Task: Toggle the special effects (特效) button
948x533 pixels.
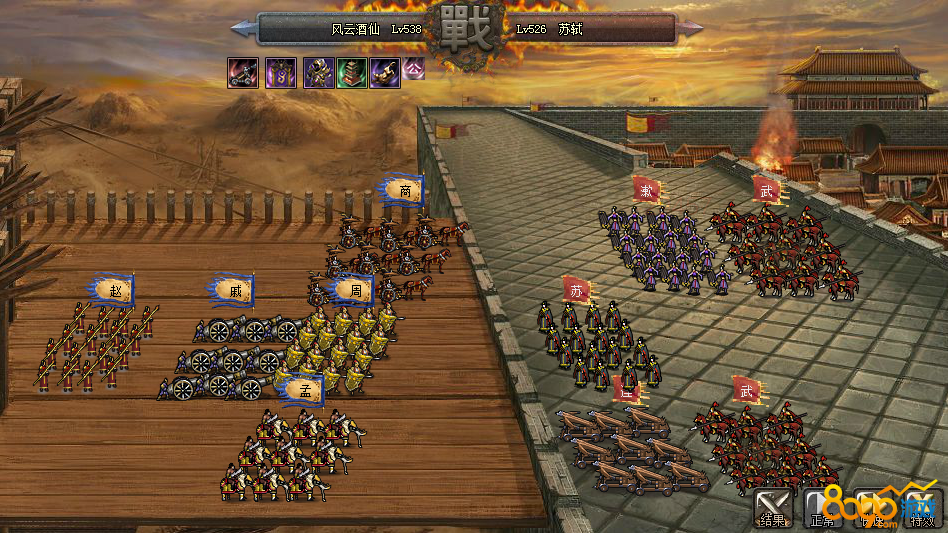Action: pos(922,507)
